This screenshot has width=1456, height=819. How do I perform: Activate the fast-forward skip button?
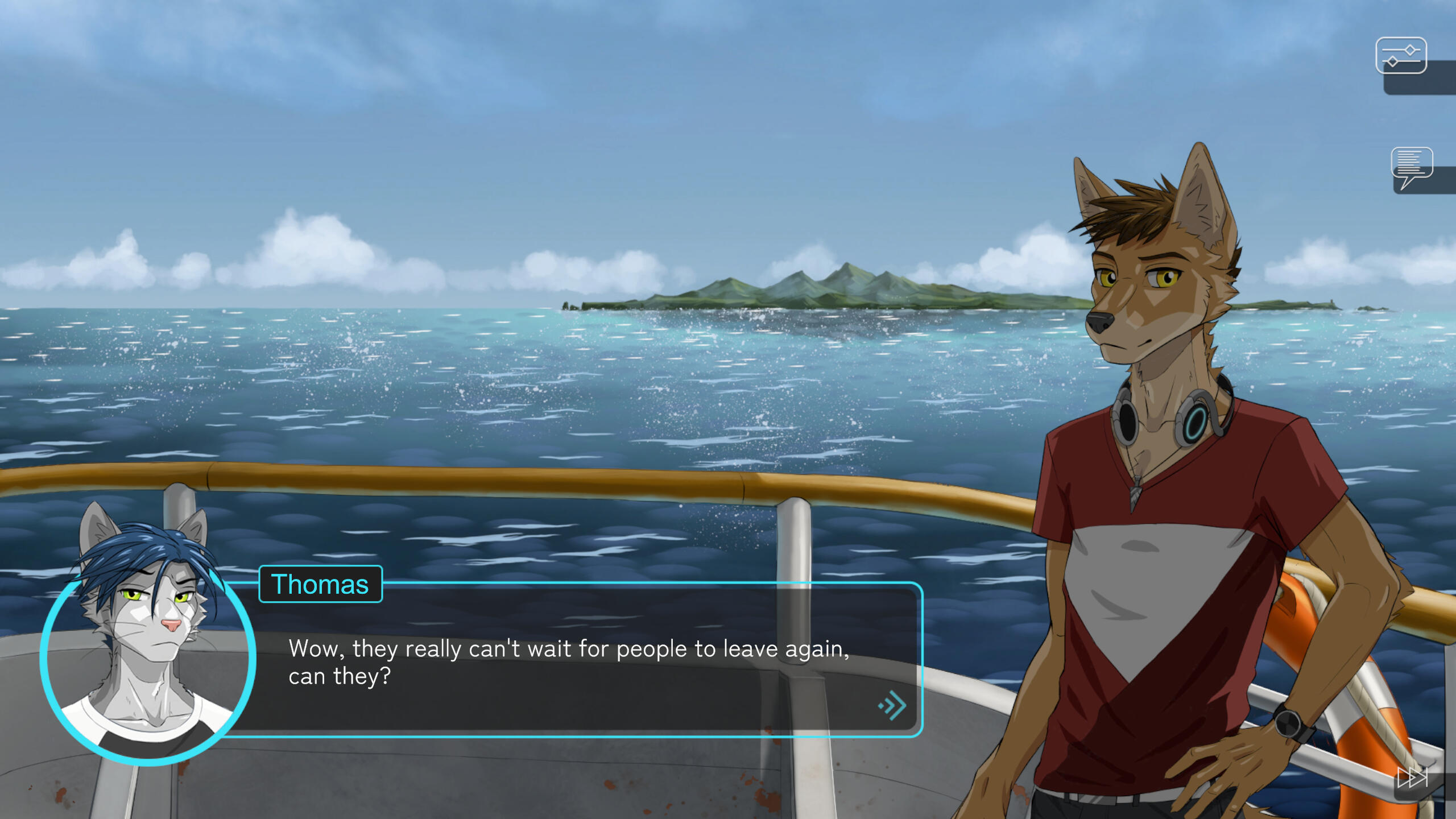click(1413, 777)
